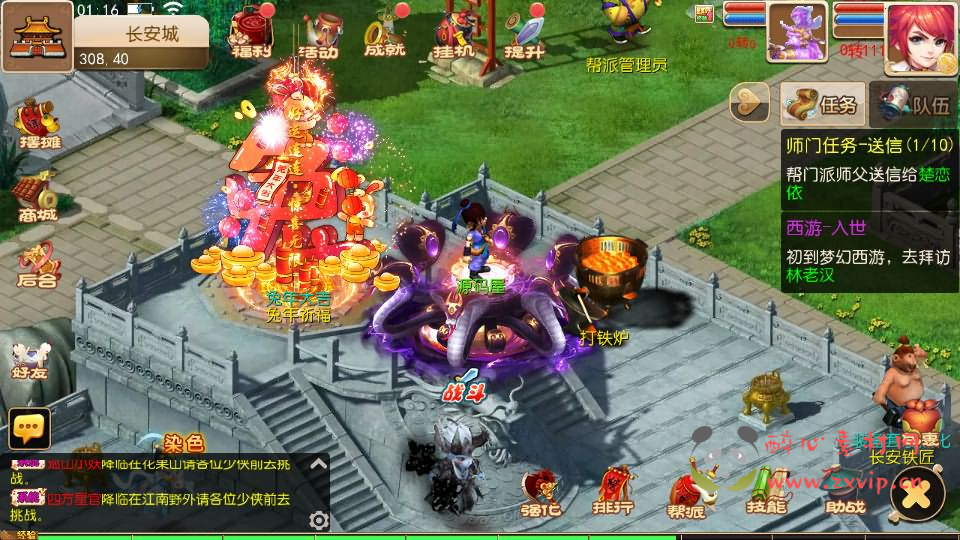Image resolution: width=960 pixels, height=540 pixels.
Task: Open the 活动 events icon
Action: click(318, 35)
